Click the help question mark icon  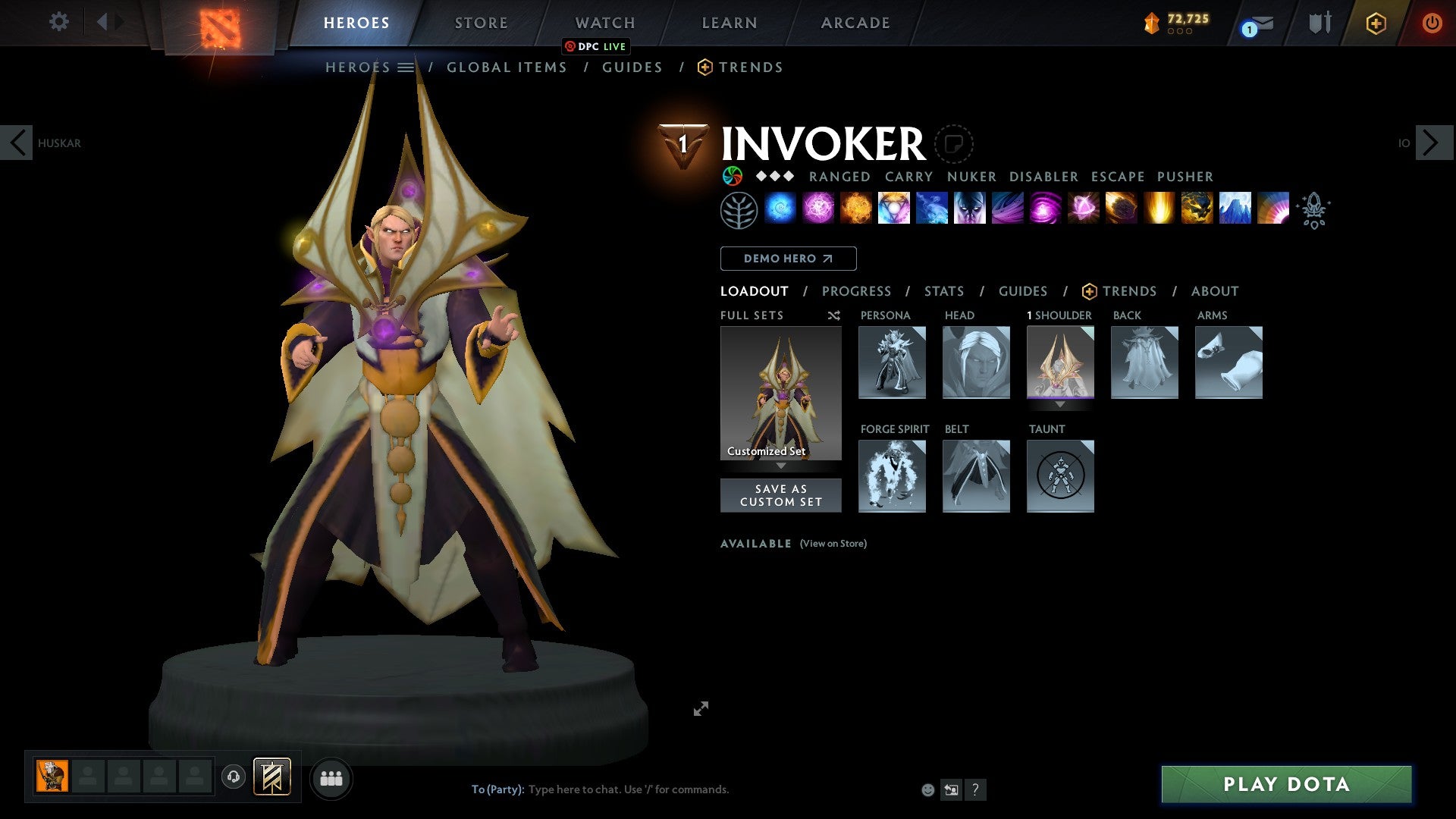(x=975, y=789)
